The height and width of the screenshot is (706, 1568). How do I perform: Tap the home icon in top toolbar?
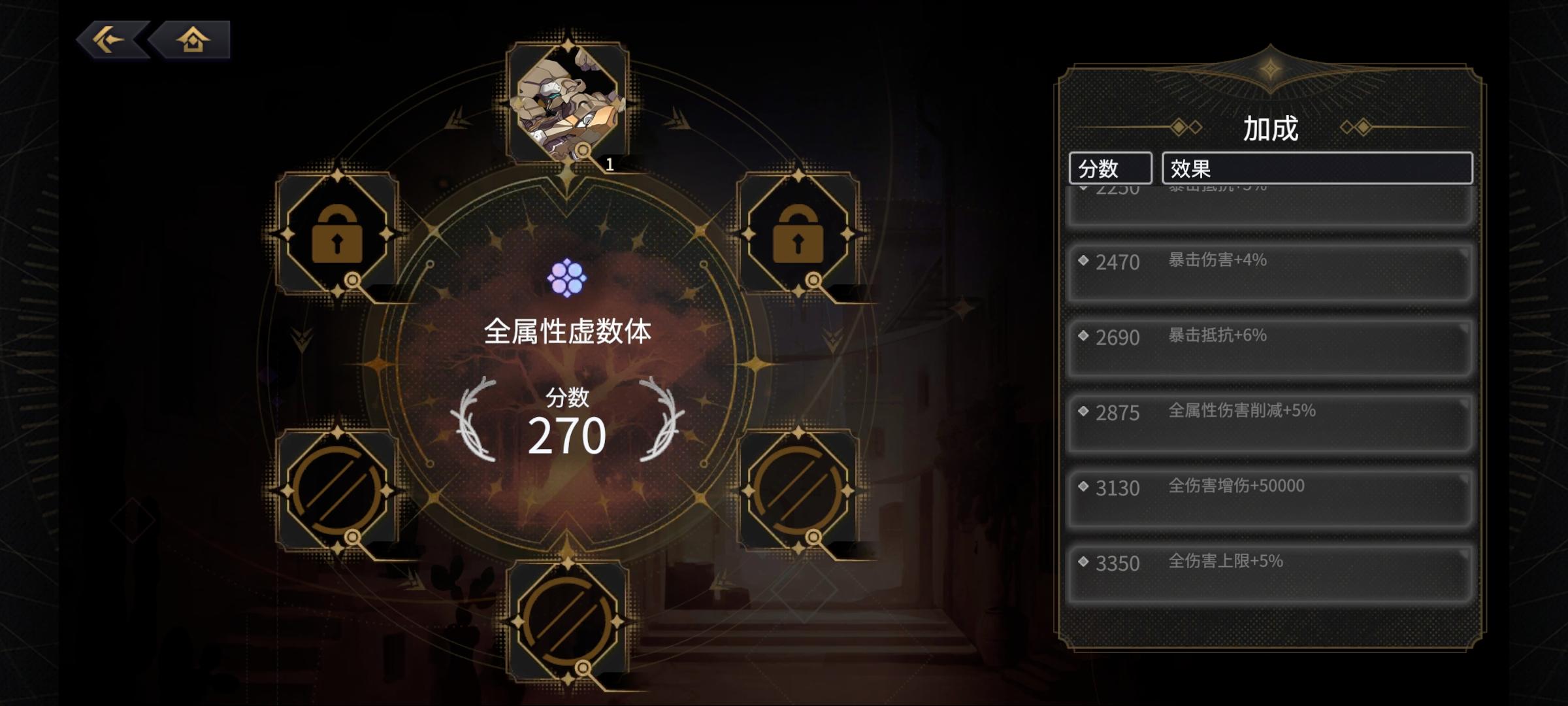point(192,41)
